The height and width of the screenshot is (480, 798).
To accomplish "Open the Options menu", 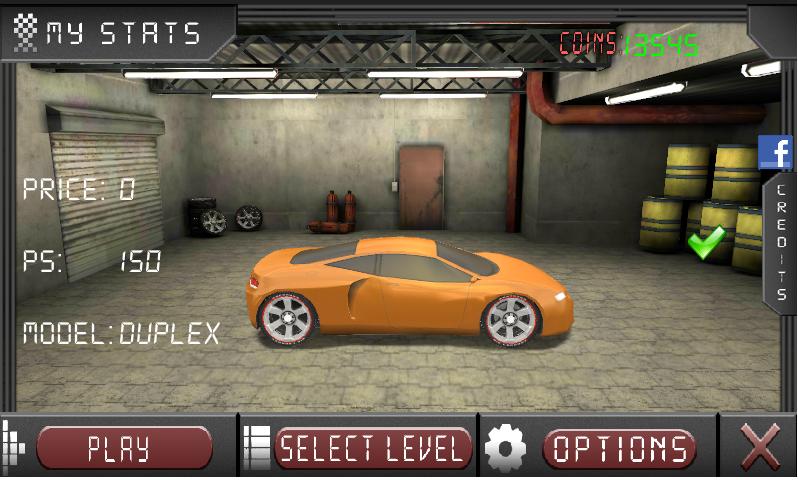I will point(619,448).
